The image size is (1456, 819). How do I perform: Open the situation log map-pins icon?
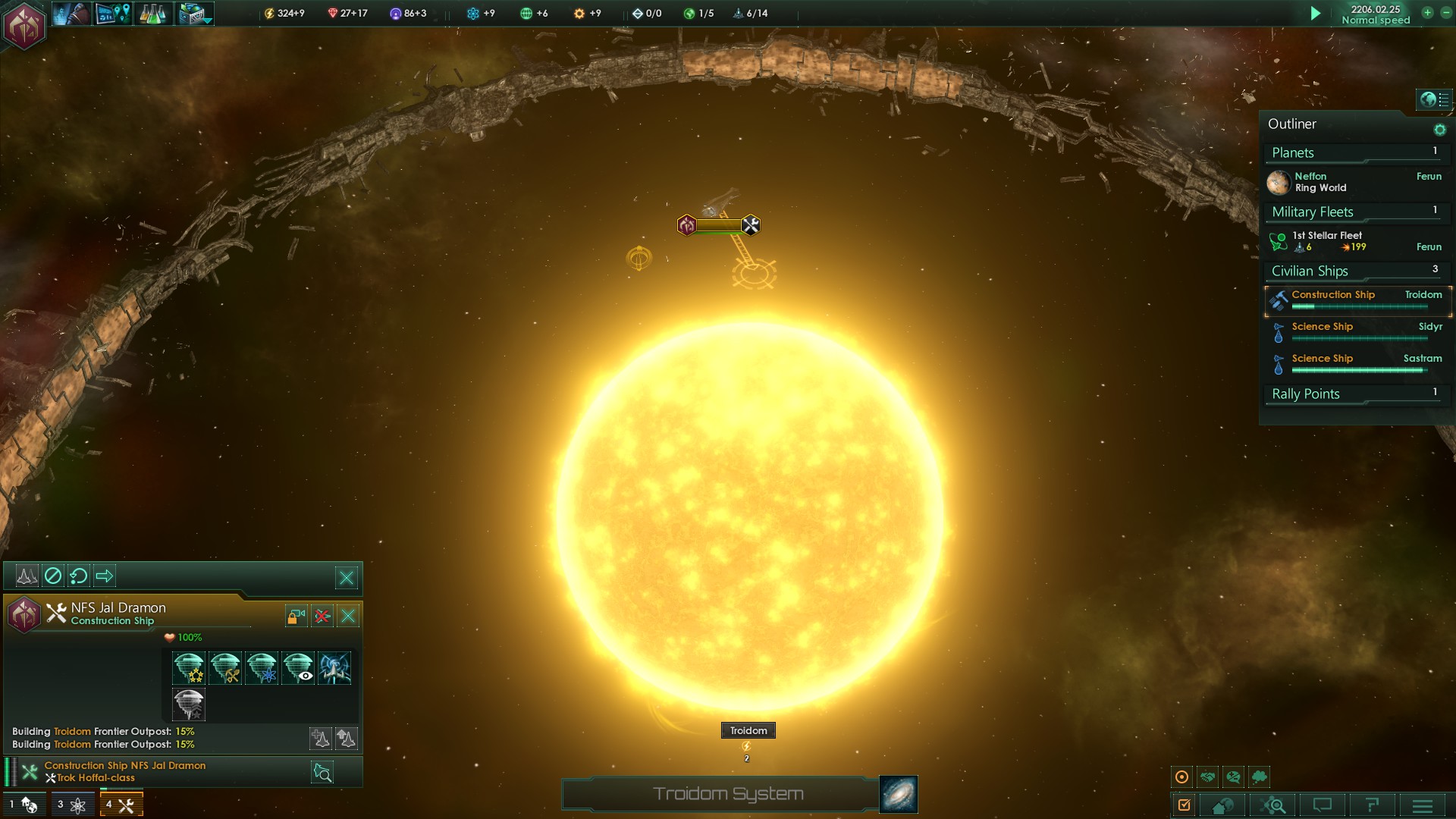tap(113, 14)
